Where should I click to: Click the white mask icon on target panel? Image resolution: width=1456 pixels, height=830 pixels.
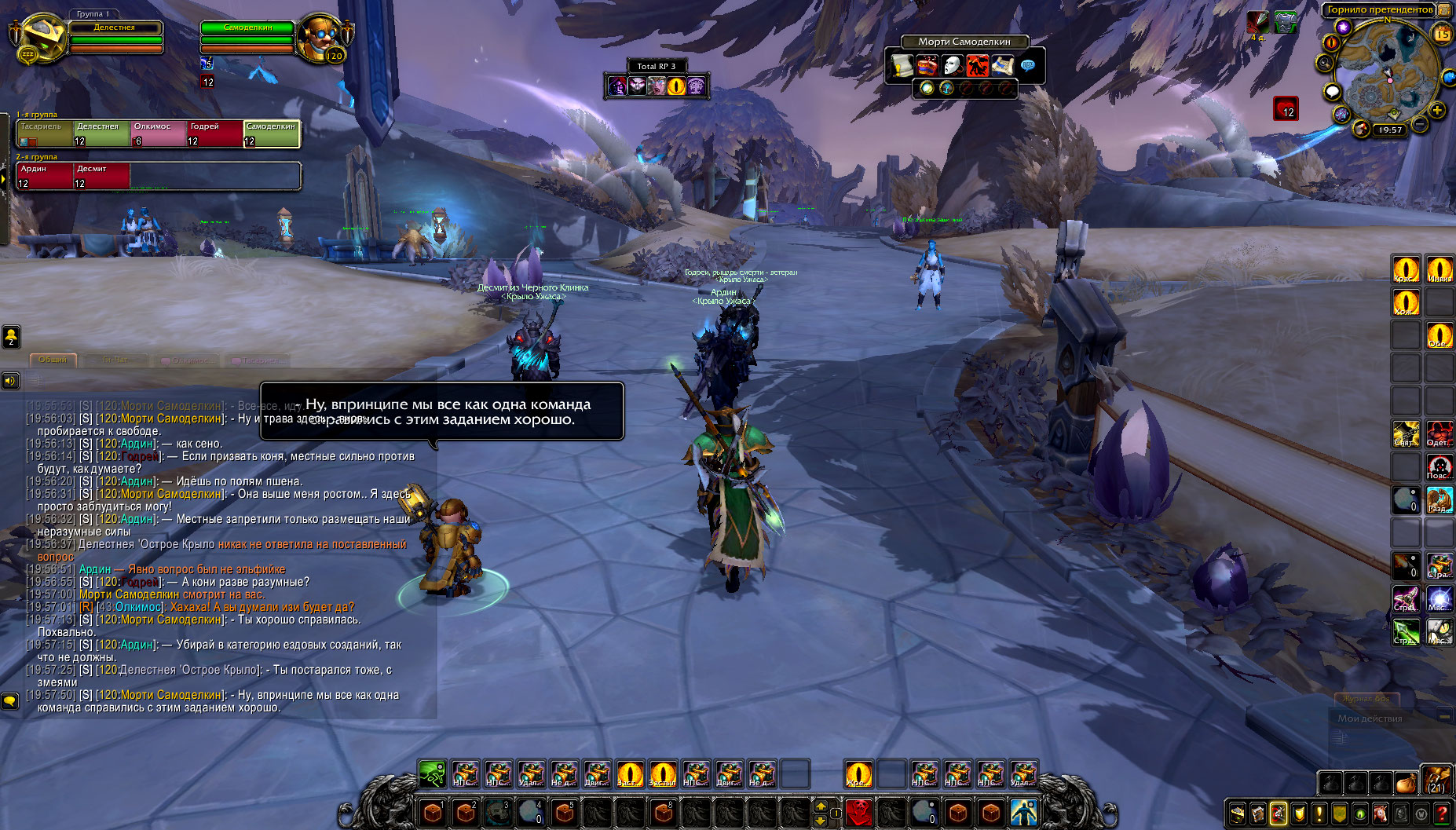[x=952, y=65]
